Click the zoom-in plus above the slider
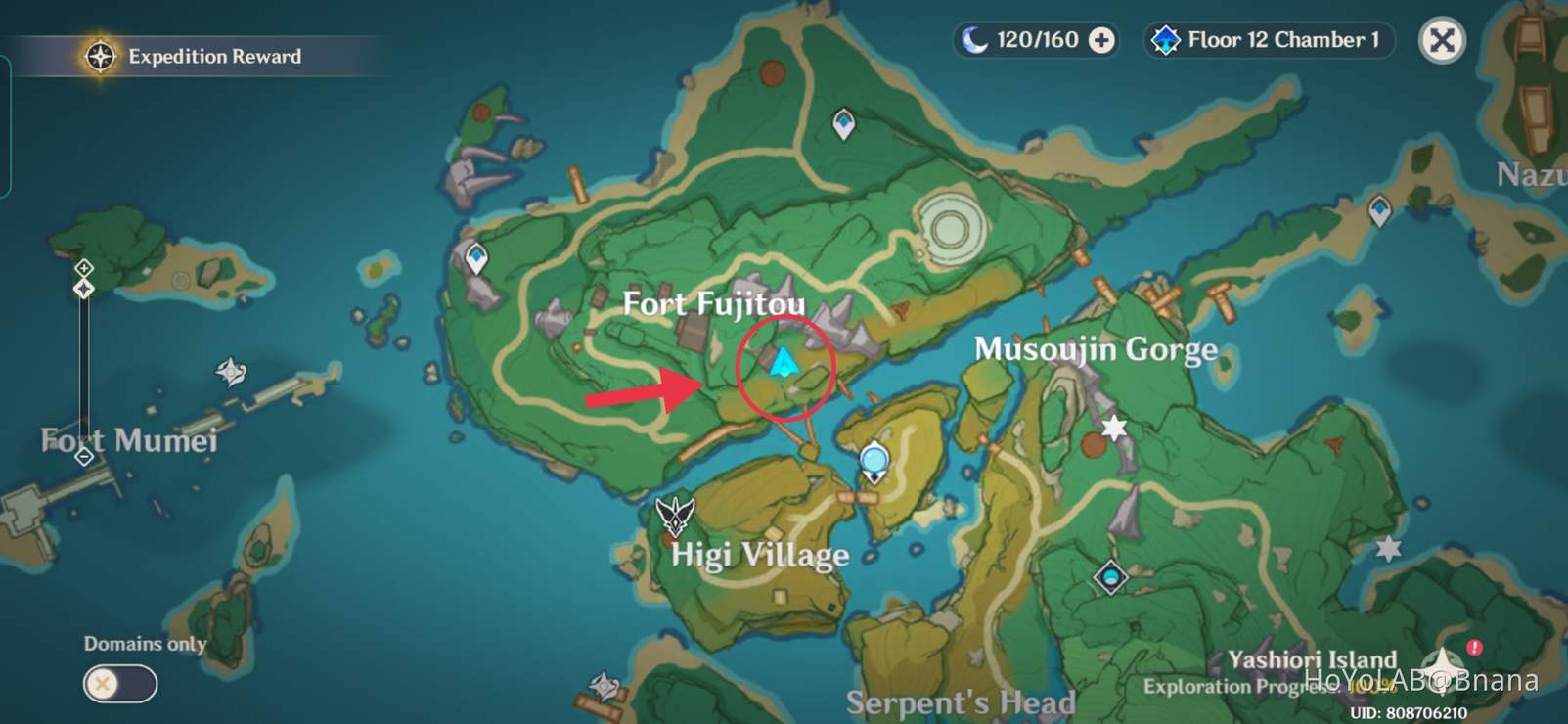This screenshot has height=724, width=1568. click(84, 266)
